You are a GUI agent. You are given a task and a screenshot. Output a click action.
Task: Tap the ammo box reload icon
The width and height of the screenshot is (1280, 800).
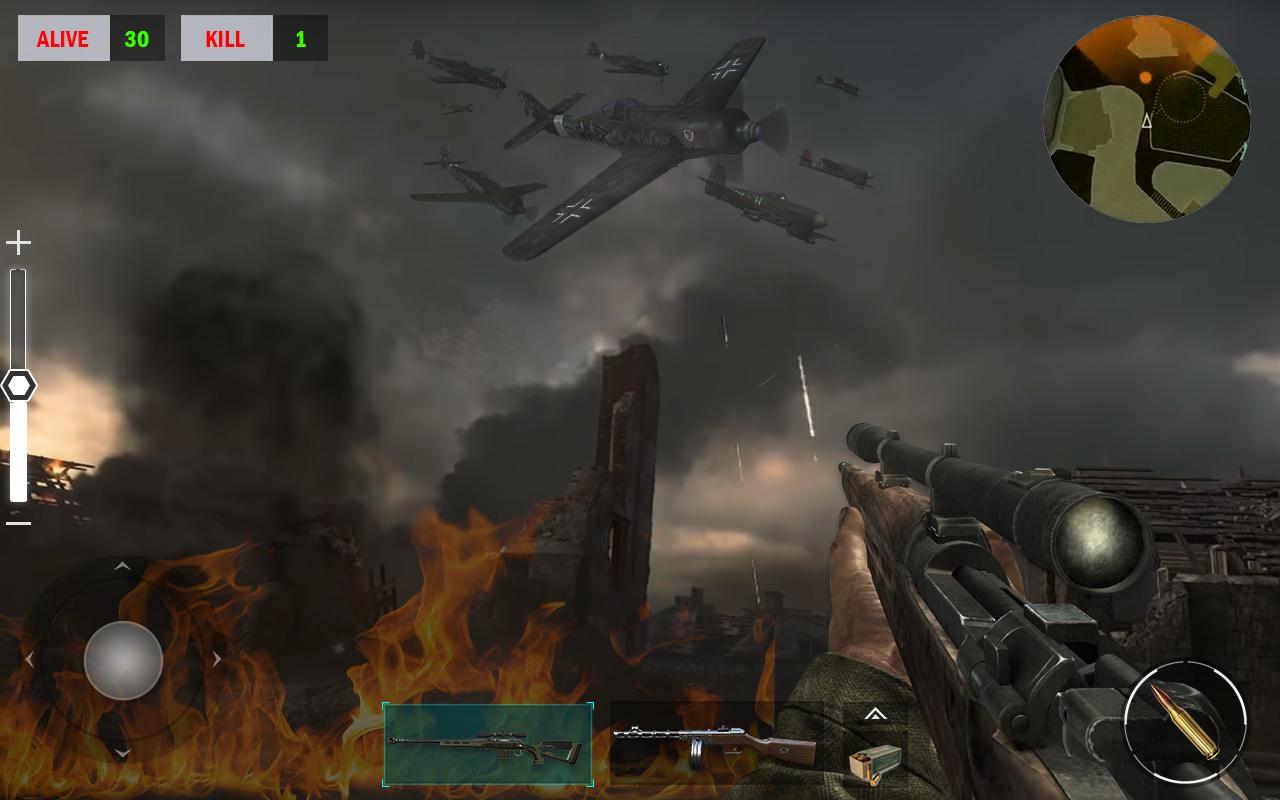875,762
